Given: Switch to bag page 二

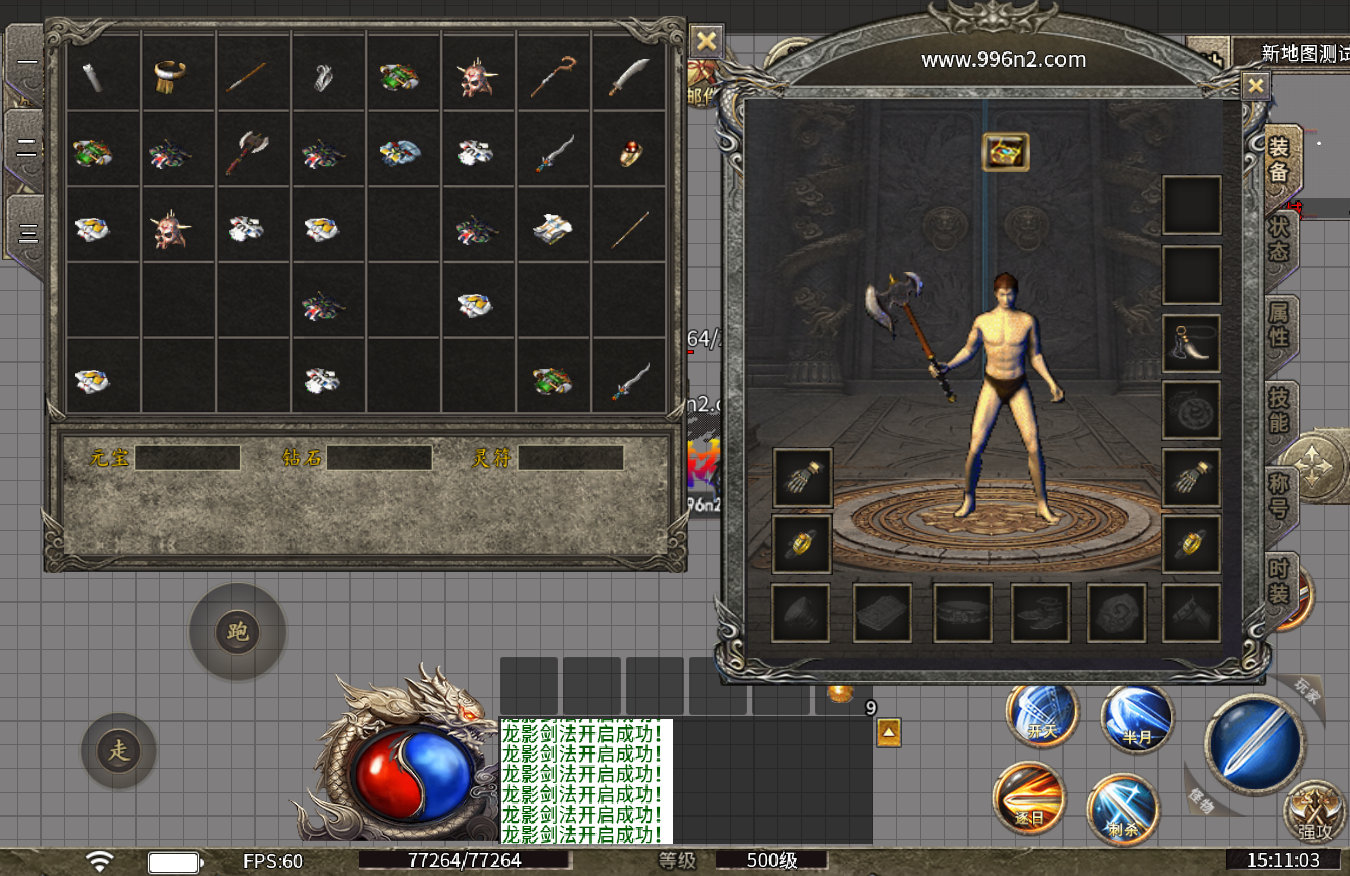Looking at the screenshot, I should [27, 149].
